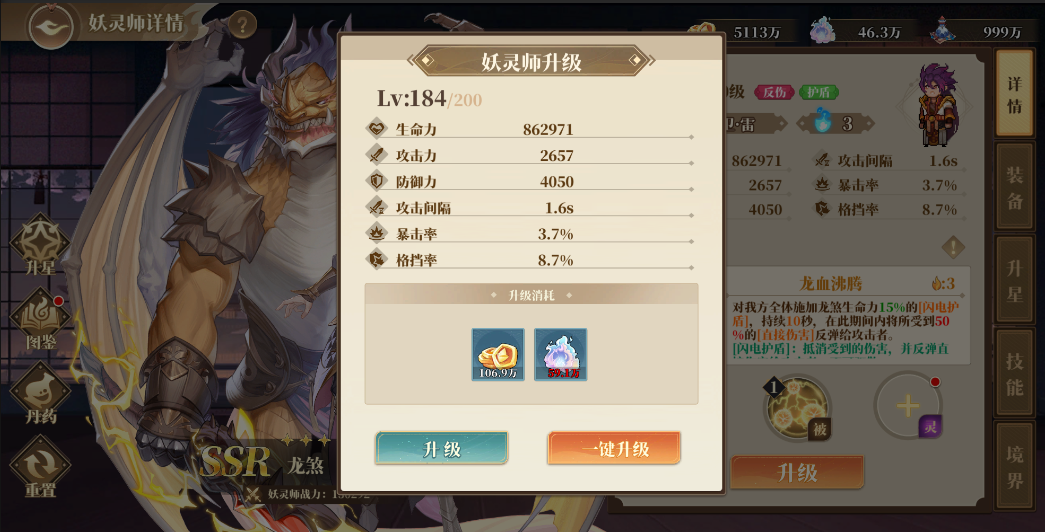This screenshot has width=1045, height=532.
Task: Activate the orange 一键升级 button
Action: tap(614, 449)
